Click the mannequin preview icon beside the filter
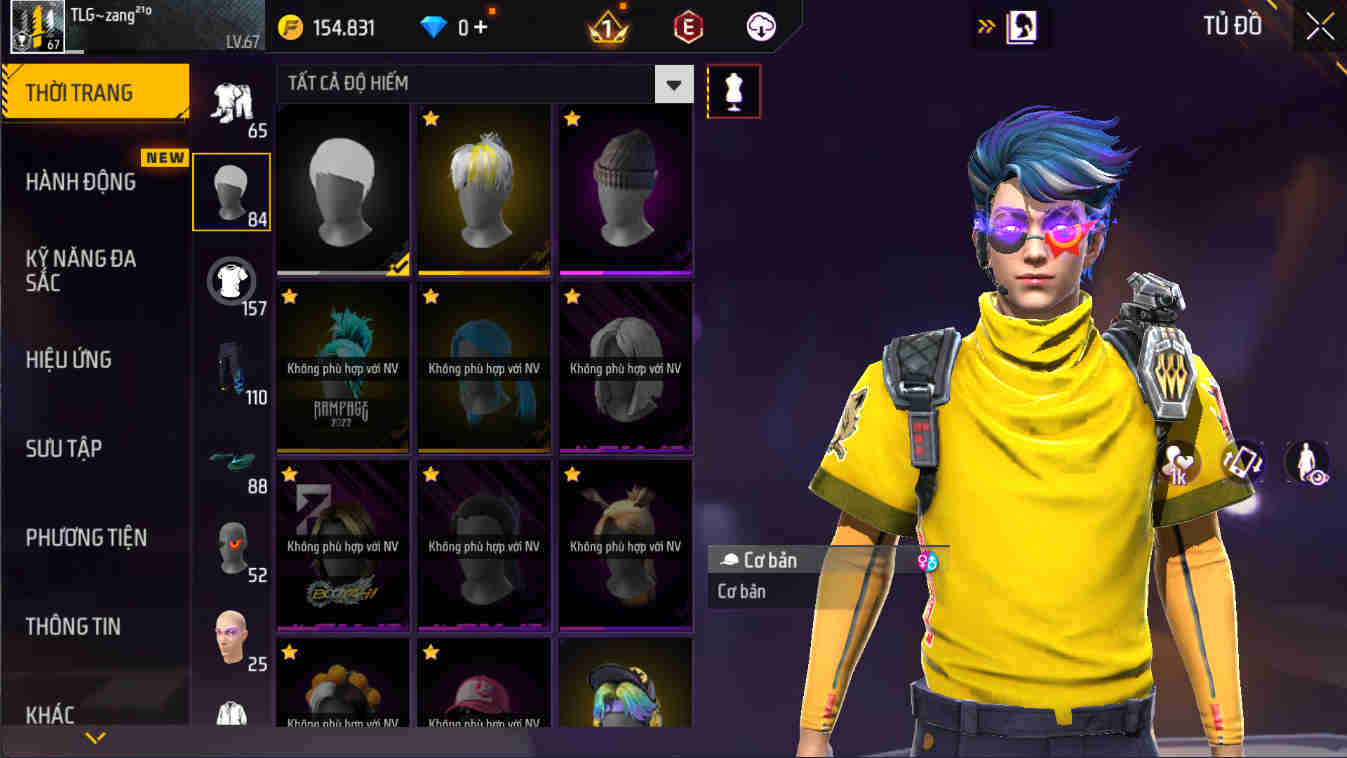The width and height of the screenshot is (1347, 758). pos(734,90)
